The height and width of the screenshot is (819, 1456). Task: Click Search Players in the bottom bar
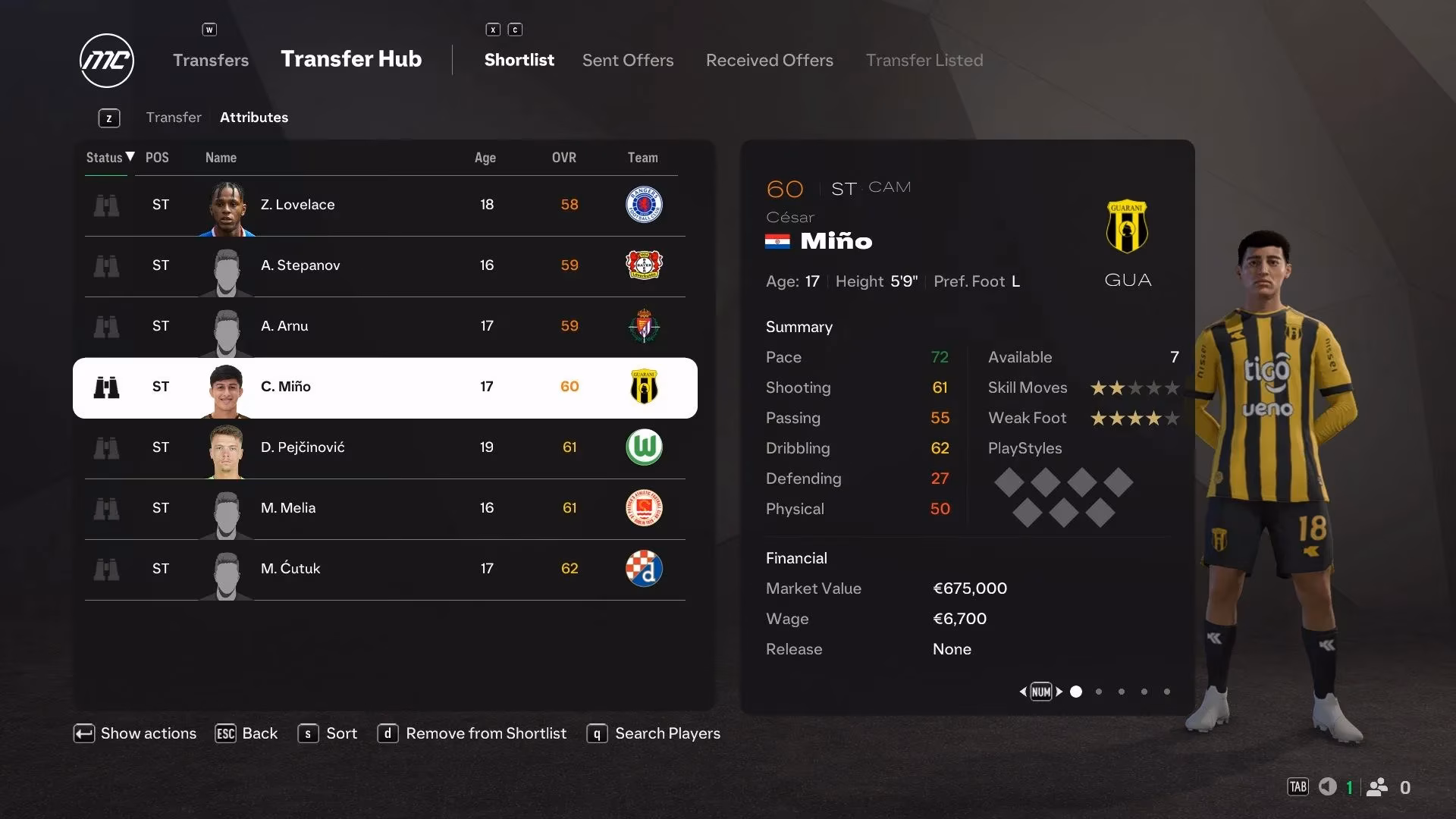point(667,733)
